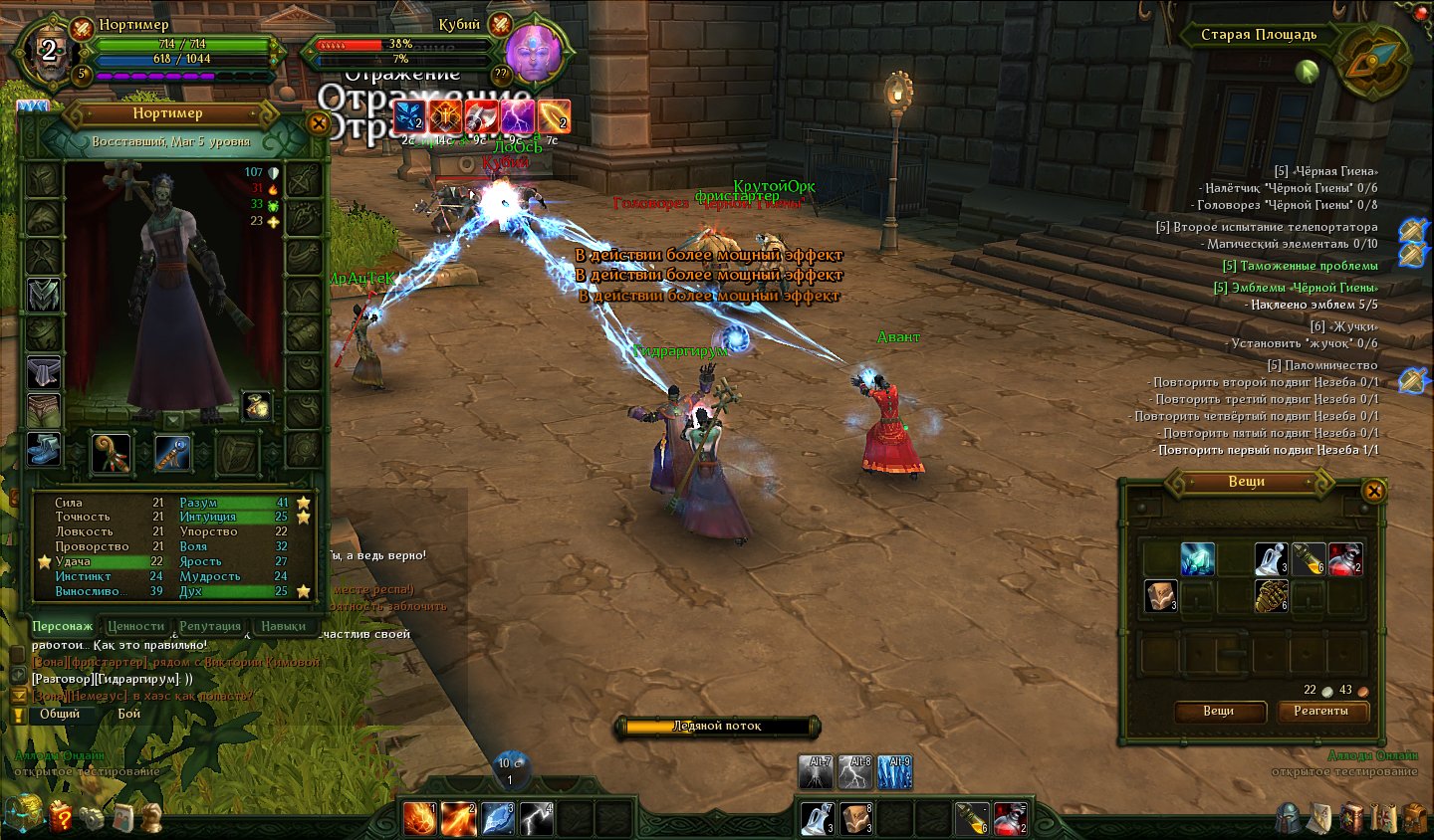The image size is (1434, 840).
Task: Show the Навыки tab
Action: pos(283,626)
